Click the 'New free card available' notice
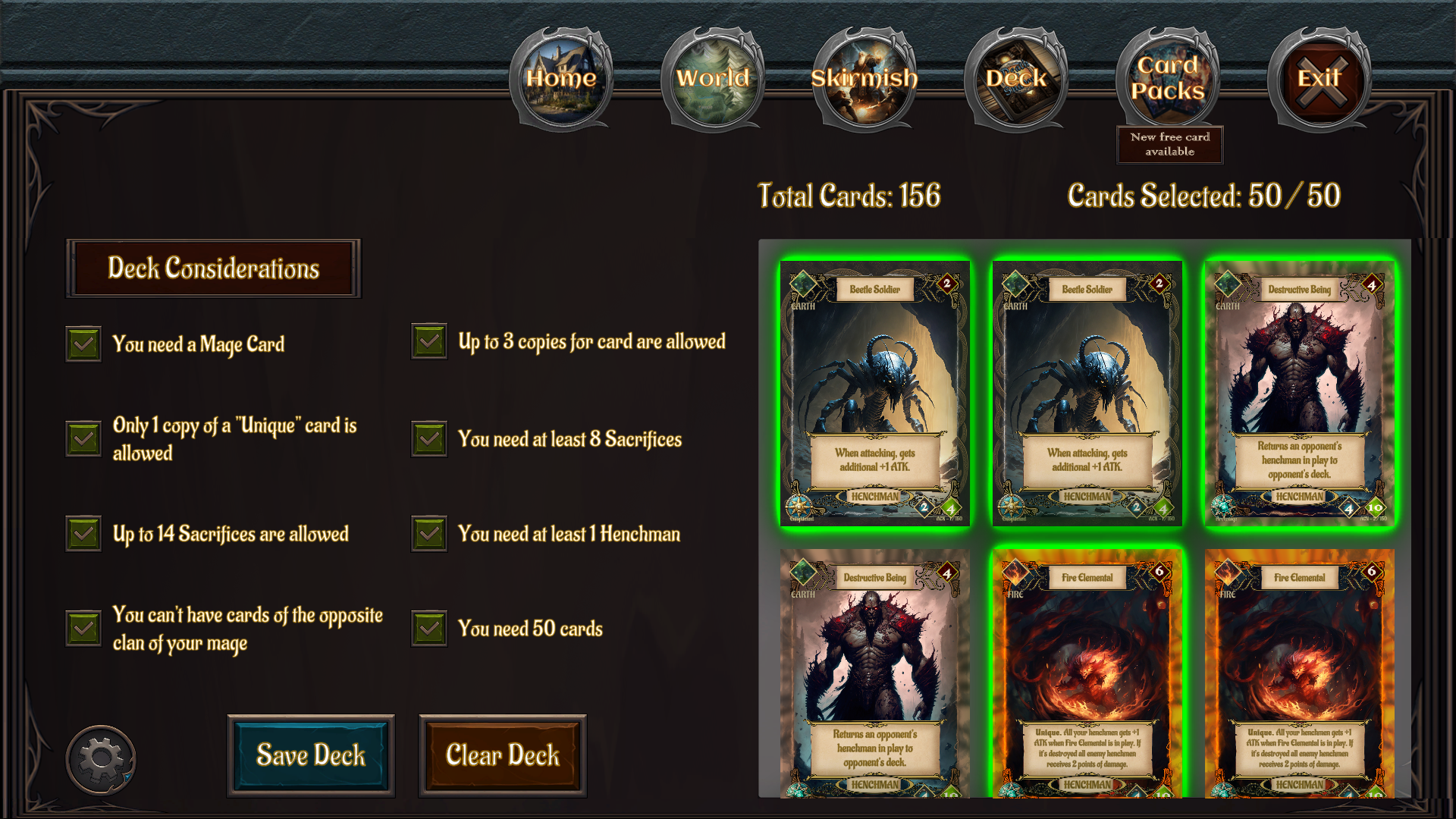 [x=1170, y=144]
